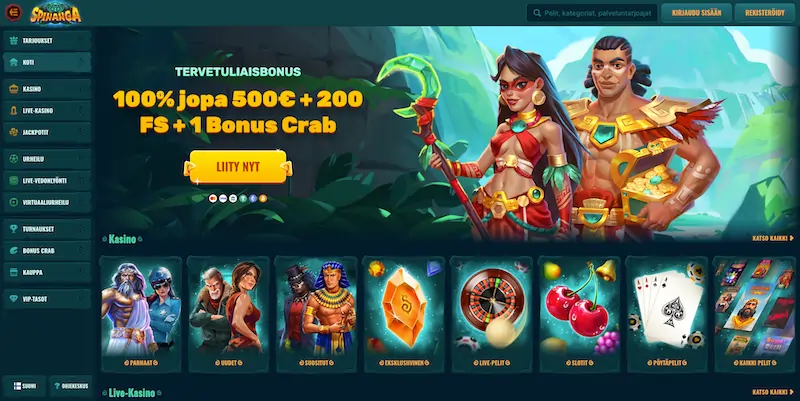Open Turnaukset in the sidebar
Image resolution: width=800 pixels, height=401 pixels.
(x=47, y=229)
